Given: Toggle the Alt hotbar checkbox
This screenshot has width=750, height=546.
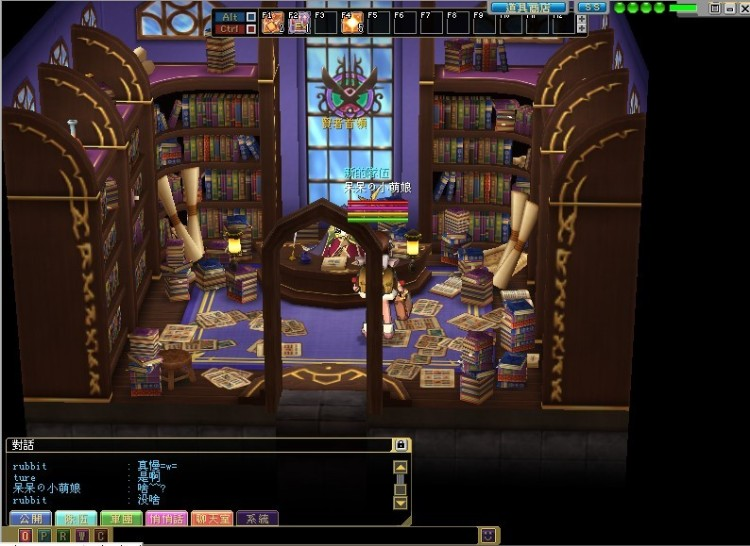Looking at the screenshot, I should [250, 16].
